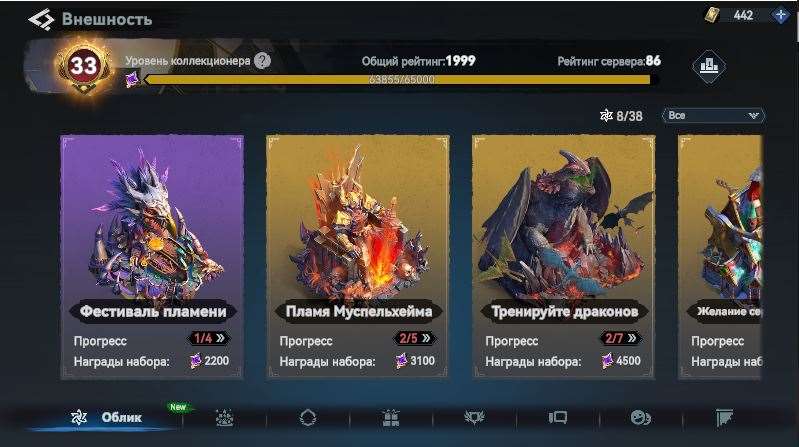The image size is (799, 447).
Task: Open the crown-shaped tab with dots
Action: tap(225, 418)
